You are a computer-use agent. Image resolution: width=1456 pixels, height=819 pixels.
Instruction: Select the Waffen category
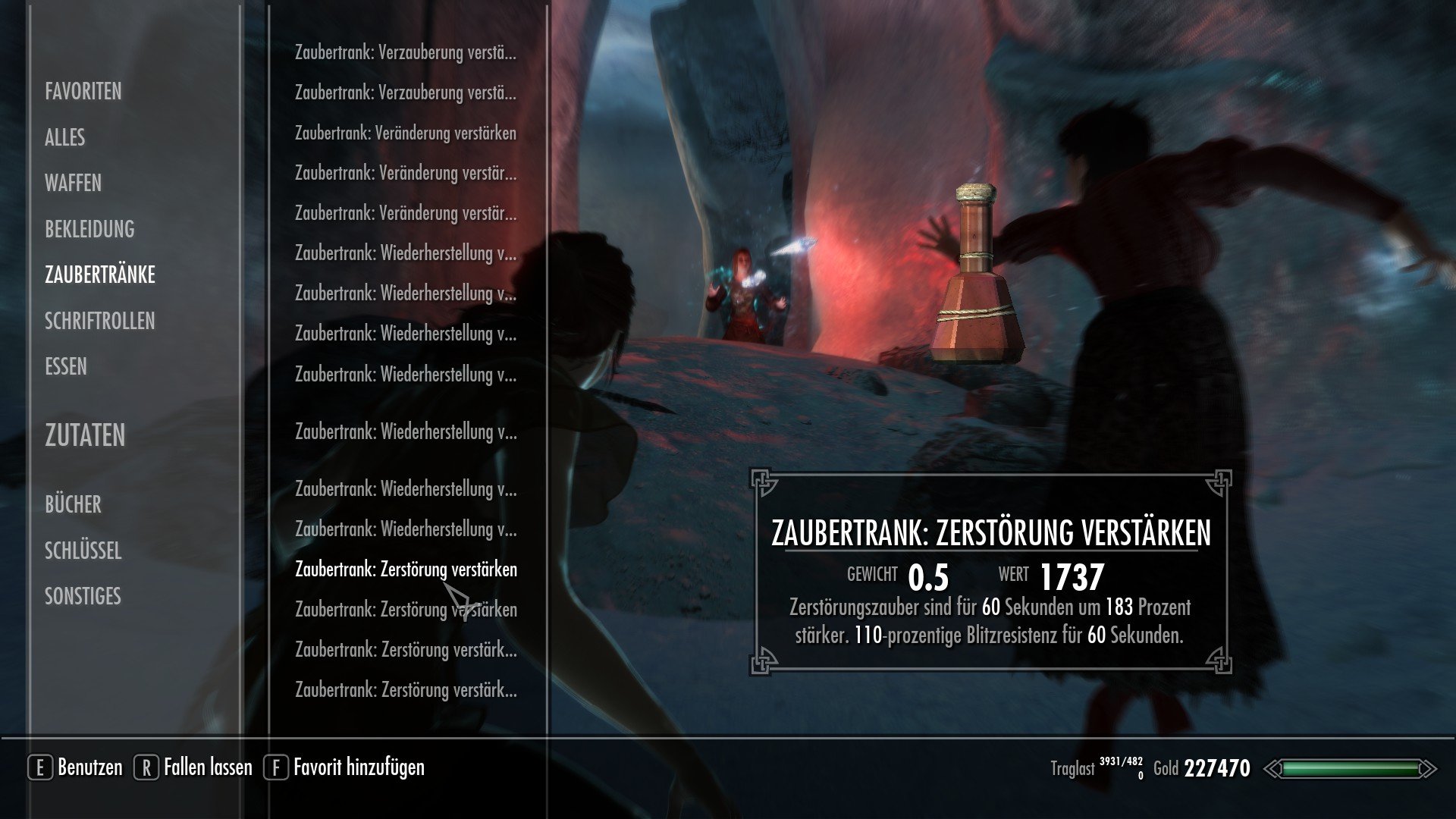[x=74, y=184]
